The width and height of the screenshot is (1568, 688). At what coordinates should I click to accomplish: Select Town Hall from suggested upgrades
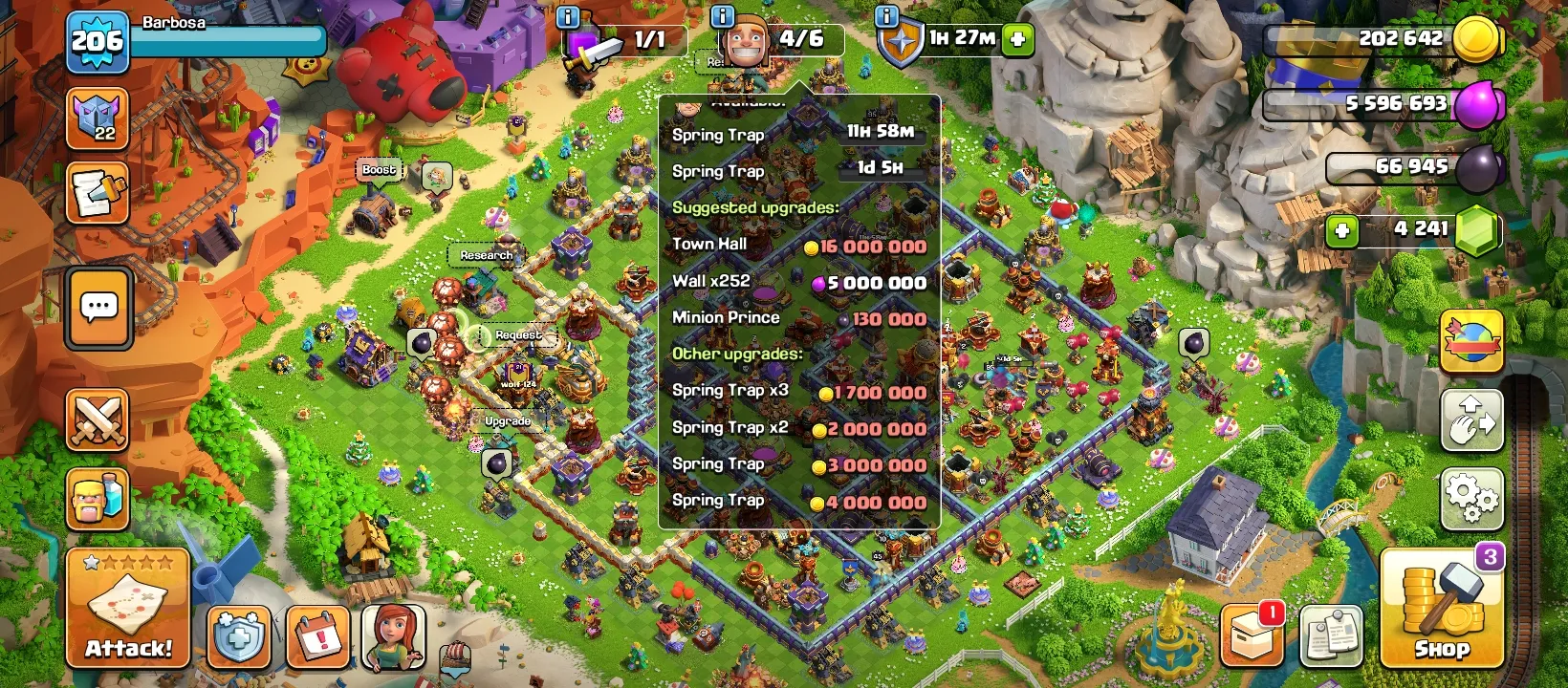tap(710, 244)
